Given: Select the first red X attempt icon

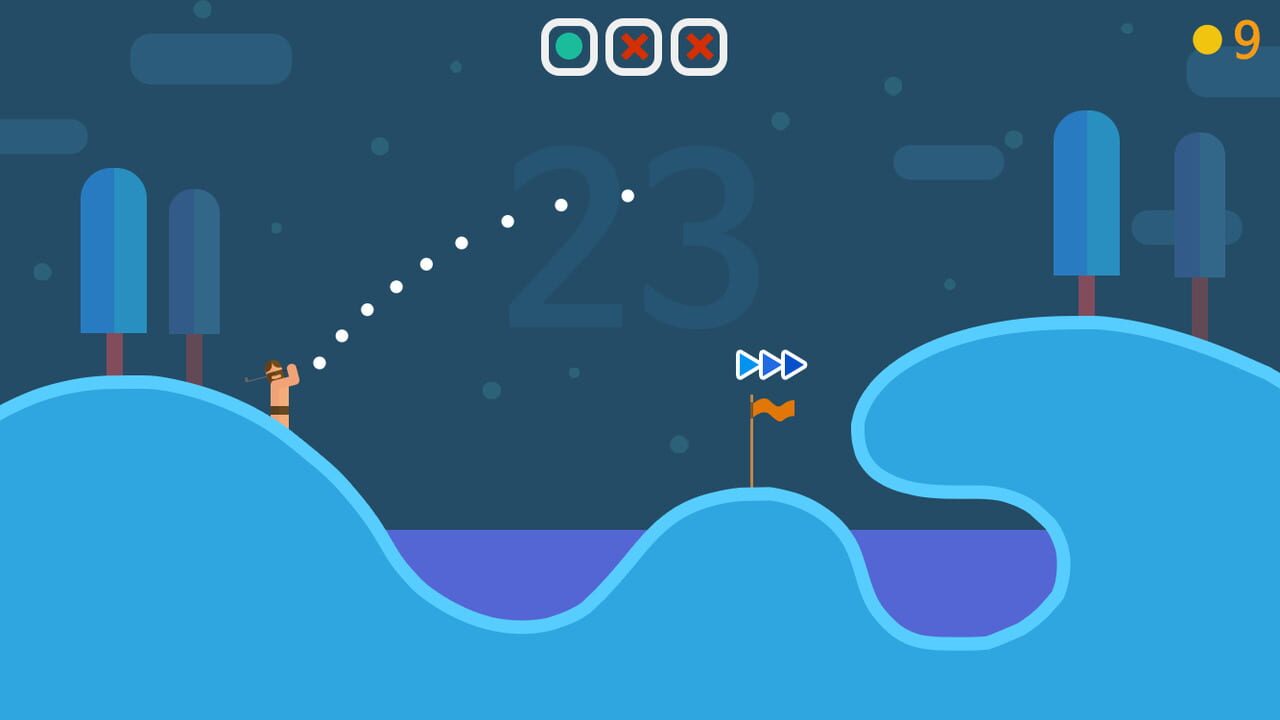Looking at the screenshot, I should click(x=633, y=45).
